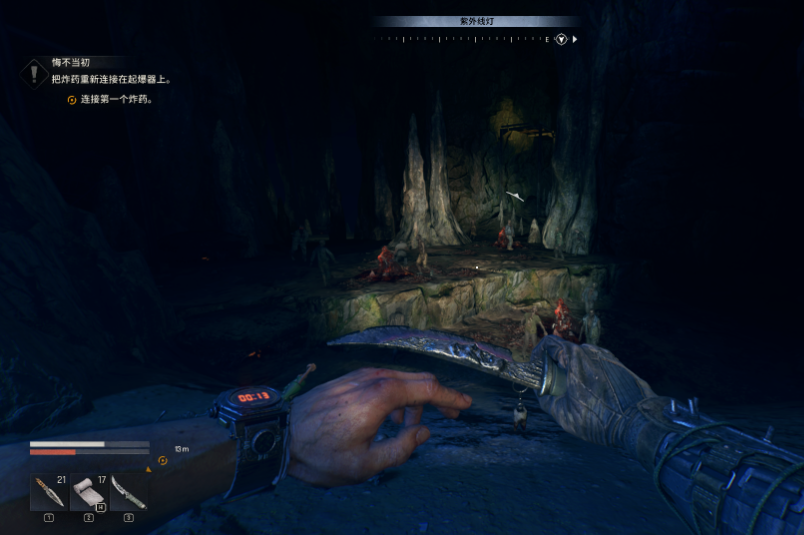
Task: Click the exclamation mark quest icon
Action: pyautogui.click(x=35, y=72)
